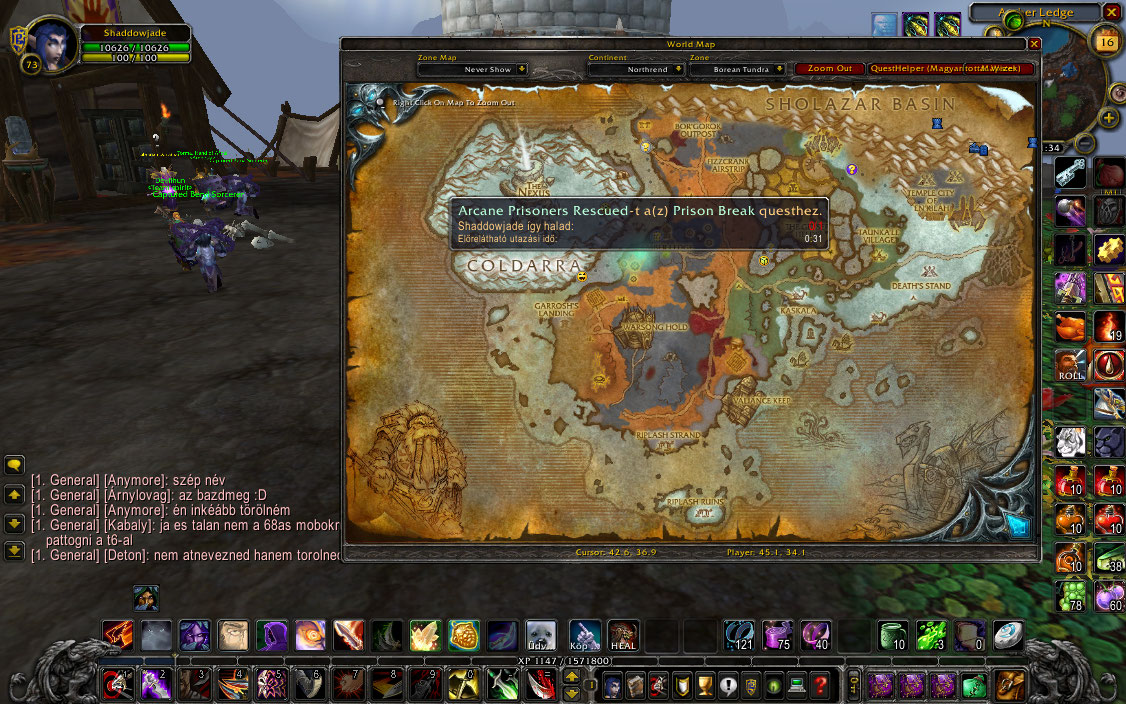Open the red question mark help button
1126x704 pixels.
click(x=820, y=686)
